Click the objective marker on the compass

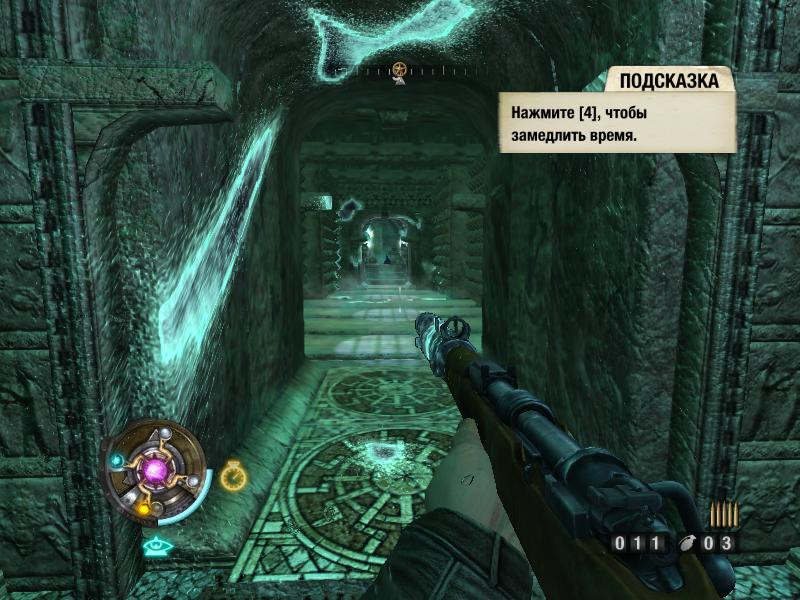[x=399, y=70]
